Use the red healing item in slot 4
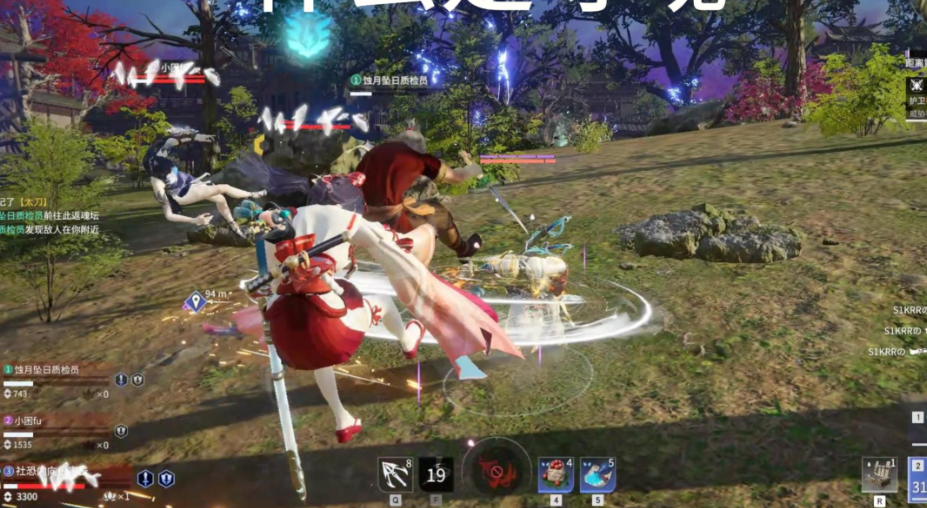Image resolution: width=927 pixels, height=508 pixels. [x=555, y=475]
